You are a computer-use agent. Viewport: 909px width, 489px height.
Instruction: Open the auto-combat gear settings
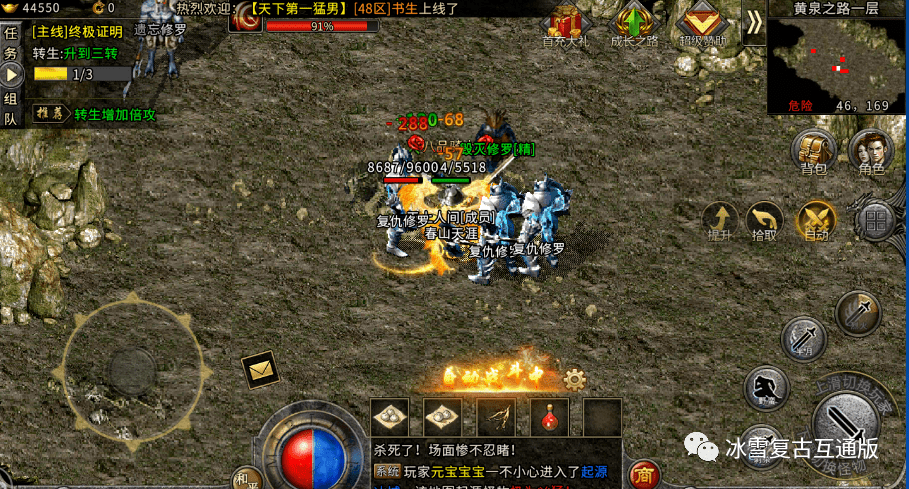coord(574,379)
